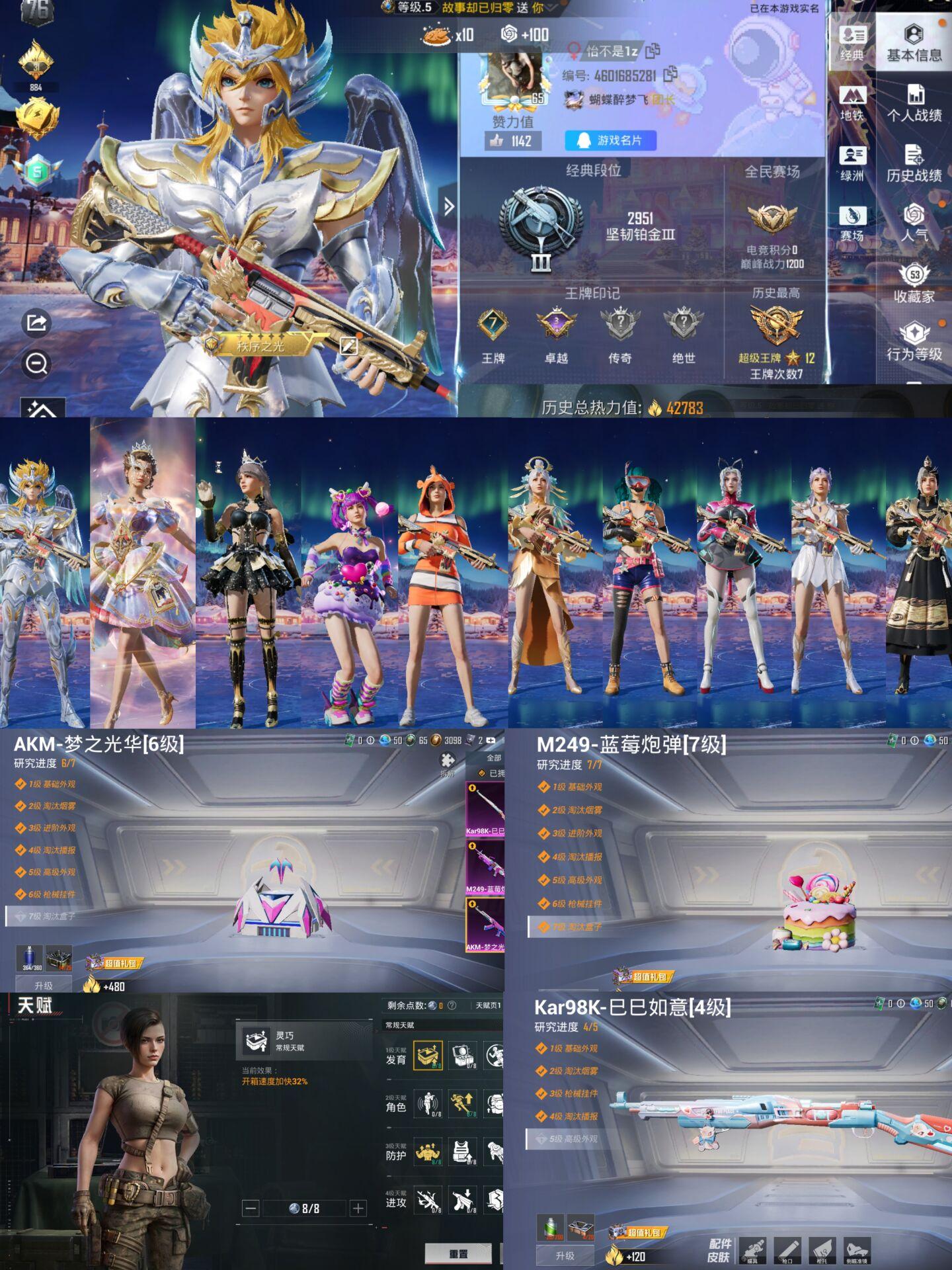Open the 赛场 mode tab

pyautogui.click(x=852, y=223)
